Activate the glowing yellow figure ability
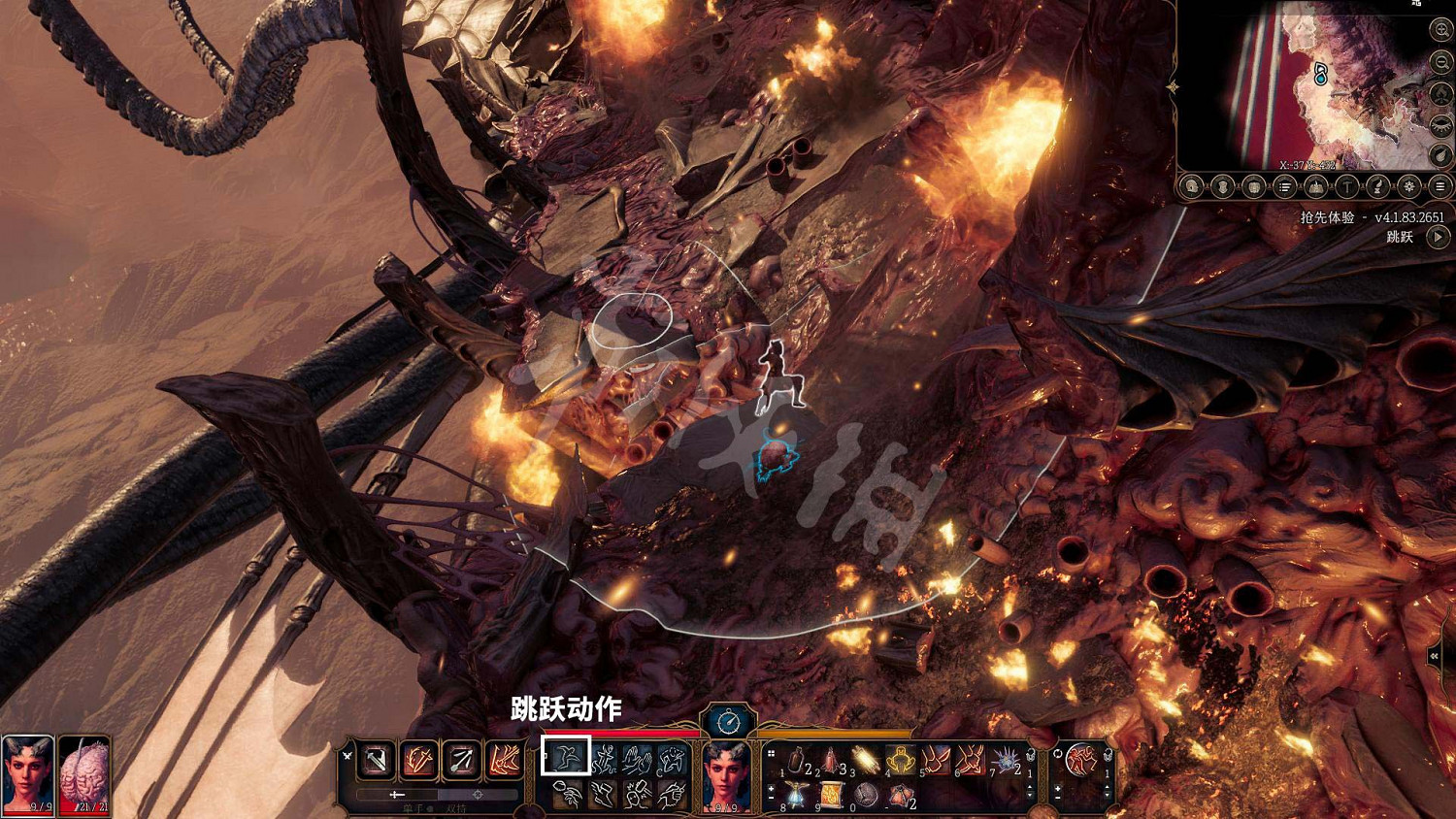The image size is (1456, 819). [900, 760]
